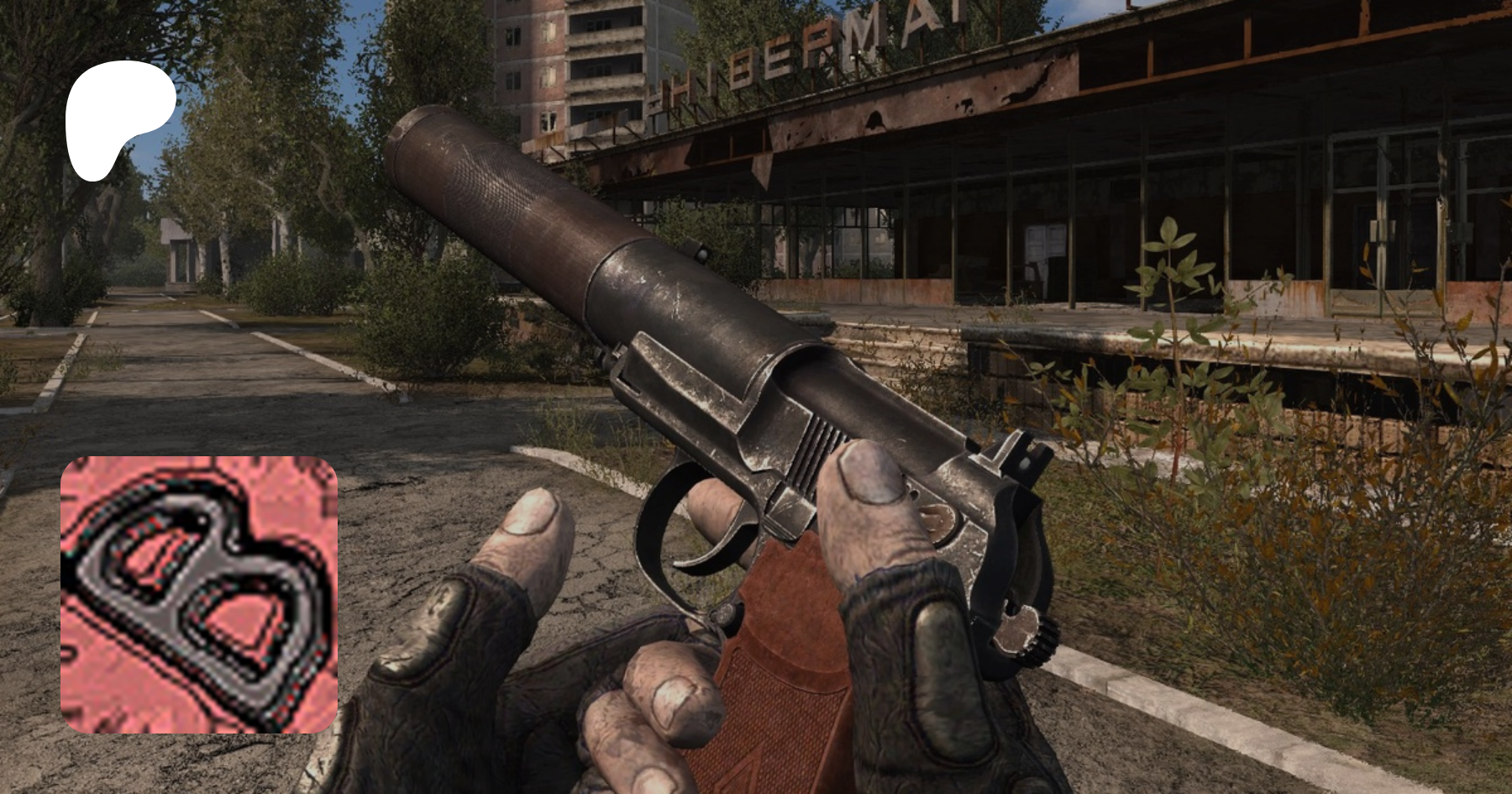This screenshot has width=1512, height=794.
Task: Open the pink creator avatar thumbnail
Action: pos(199,595)
